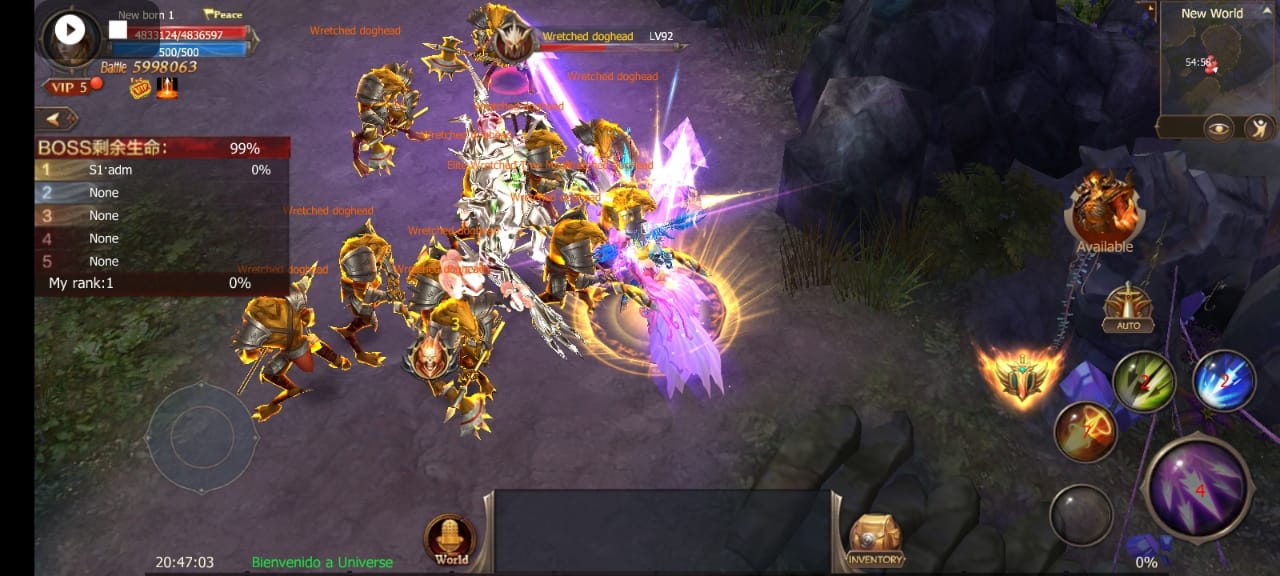
Task: Click the chat message box
Action: pos(662,530)
